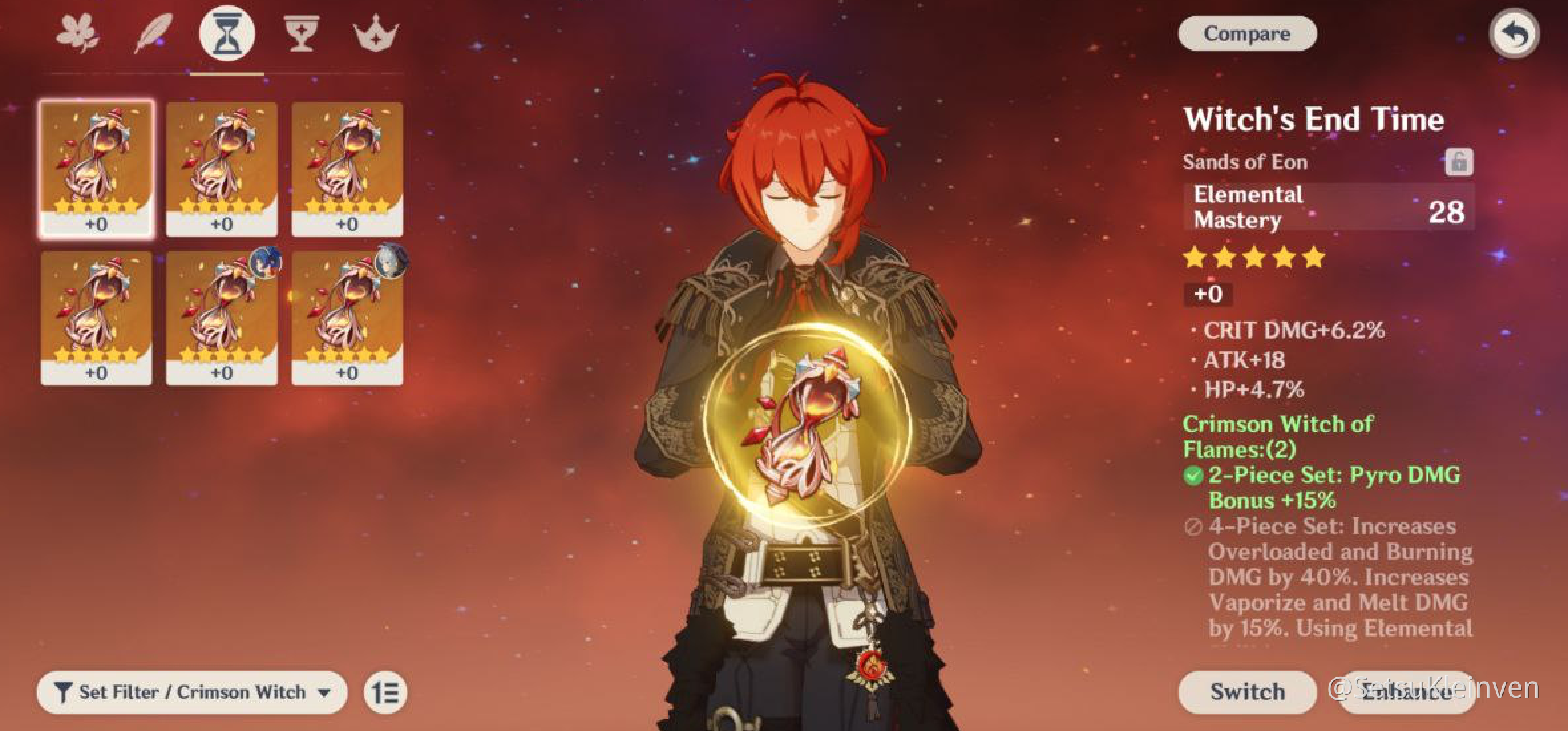Viewport: 1568px width, 731px height.
Task: Click the disabled 4-Piece Set indicator
Action: [x=1193, y=526]
